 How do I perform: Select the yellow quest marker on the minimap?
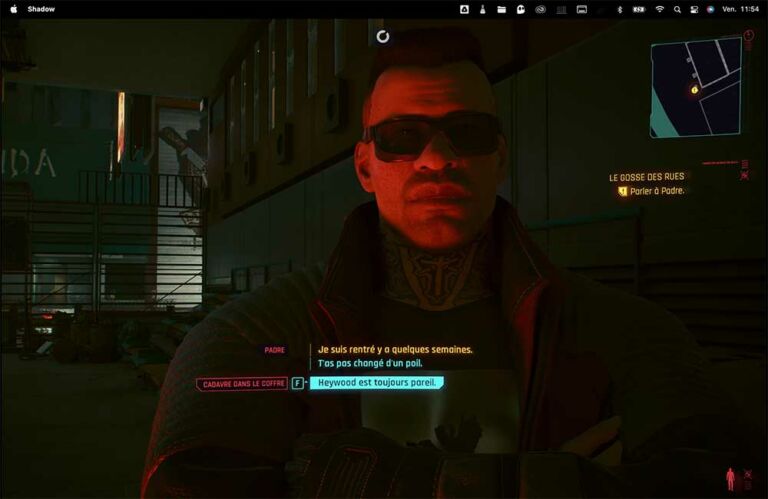pos(695,90)
